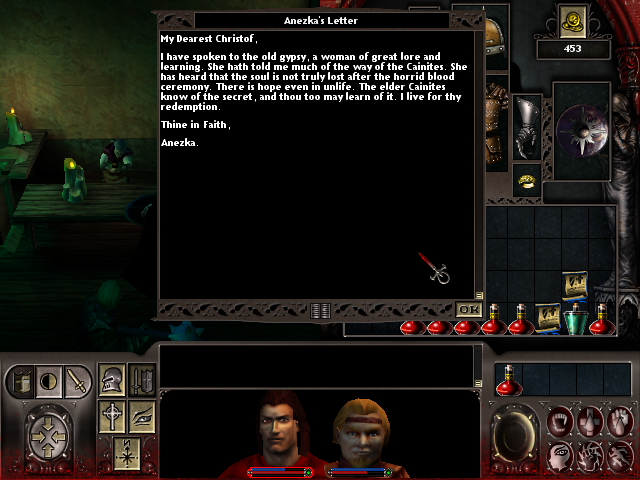
Task: Open the sword and shield equipment panel
Action: point(142,380)
